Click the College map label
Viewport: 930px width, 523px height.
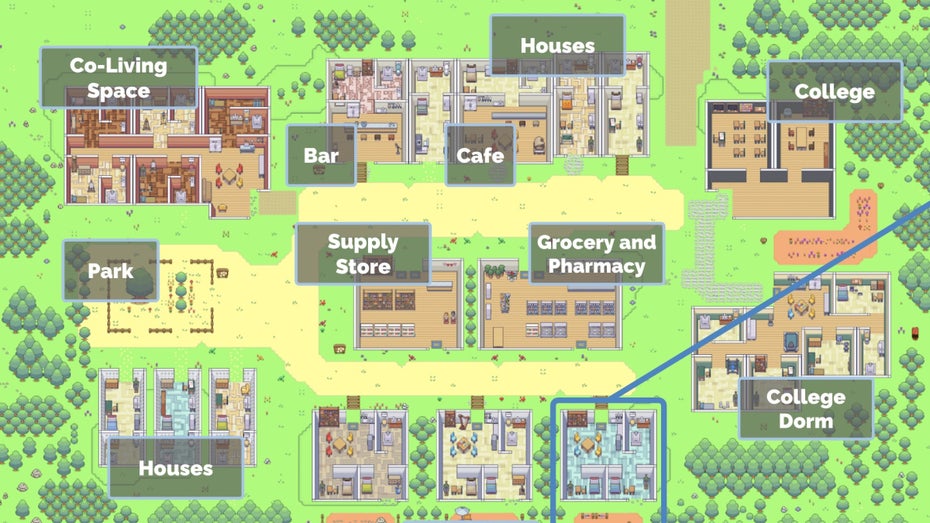point(834,92)
